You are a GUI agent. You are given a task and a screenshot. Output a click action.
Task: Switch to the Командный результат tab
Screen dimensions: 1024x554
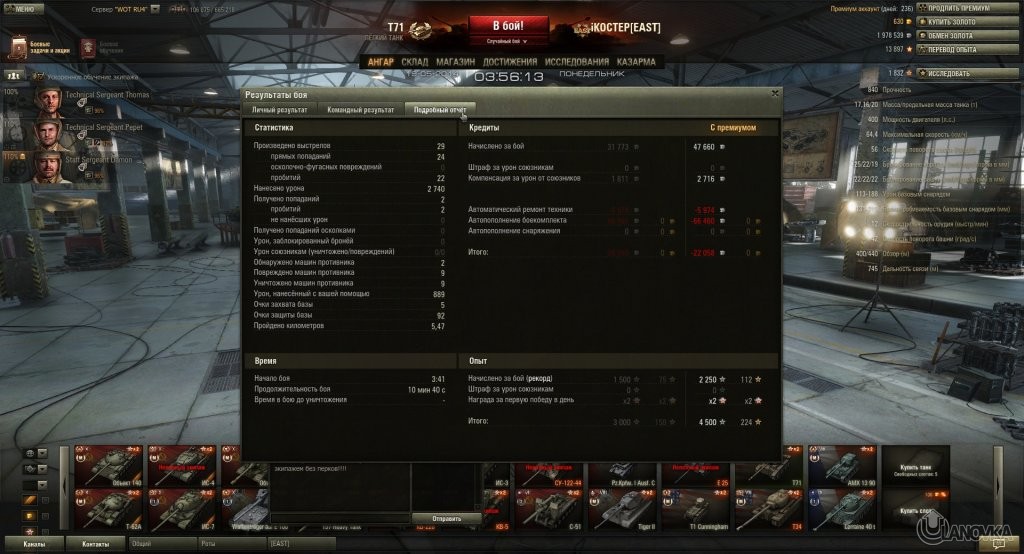pos(360,109)
